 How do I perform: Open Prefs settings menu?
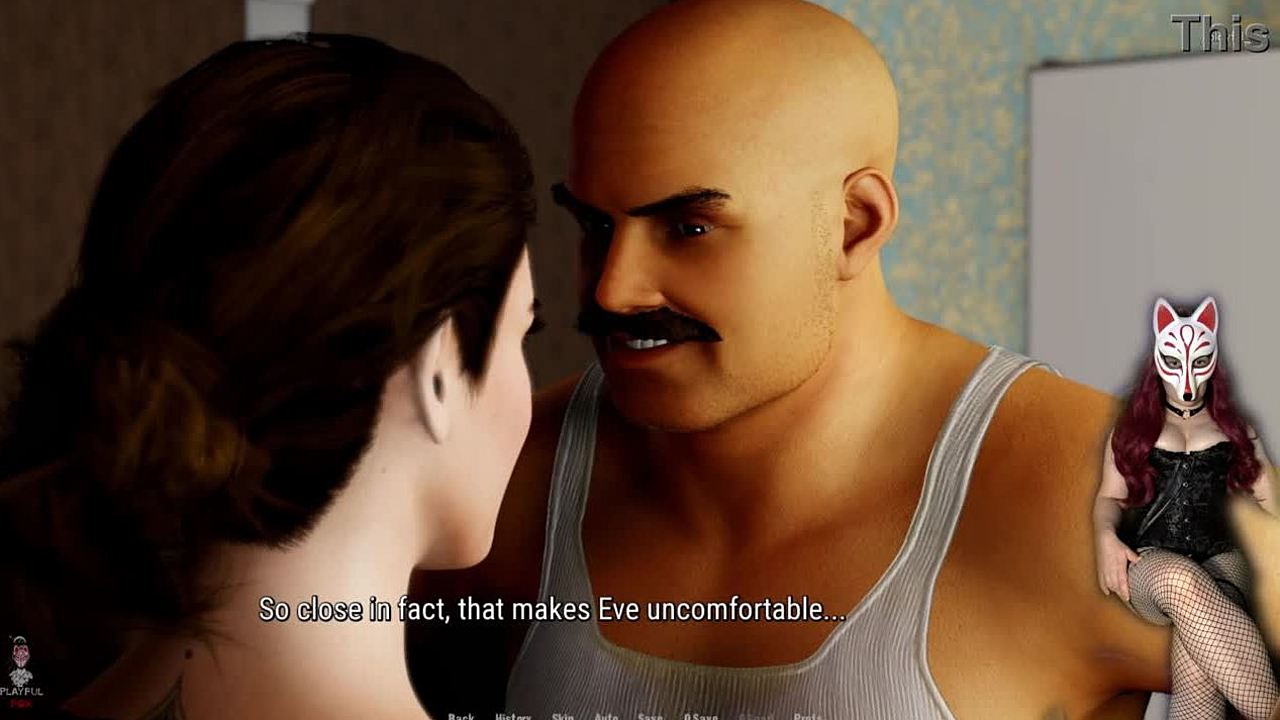coord(807,716)
